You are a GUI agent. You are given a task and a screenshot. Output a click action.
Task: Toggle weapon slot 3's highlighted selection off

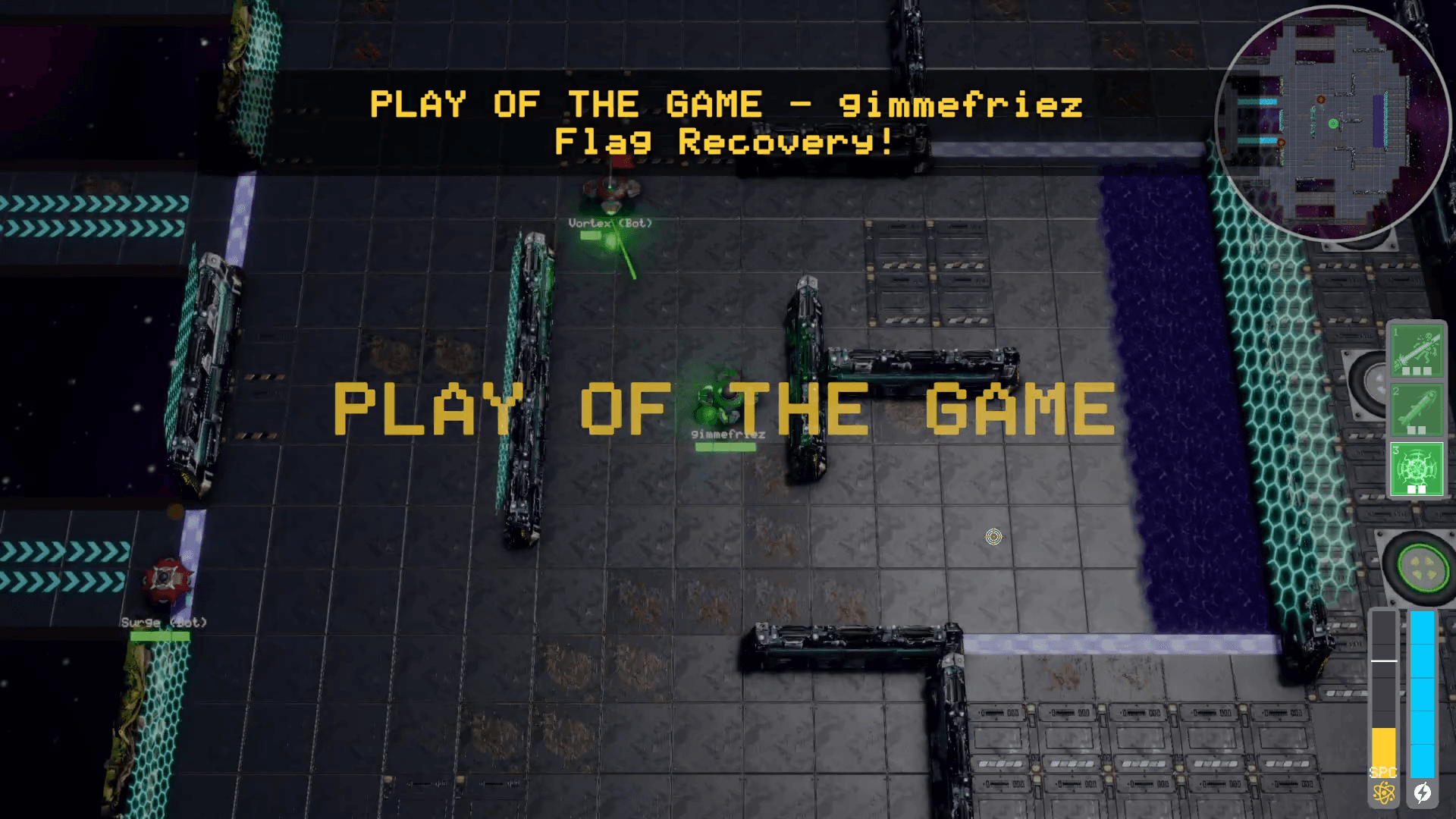coord(1417,468)
